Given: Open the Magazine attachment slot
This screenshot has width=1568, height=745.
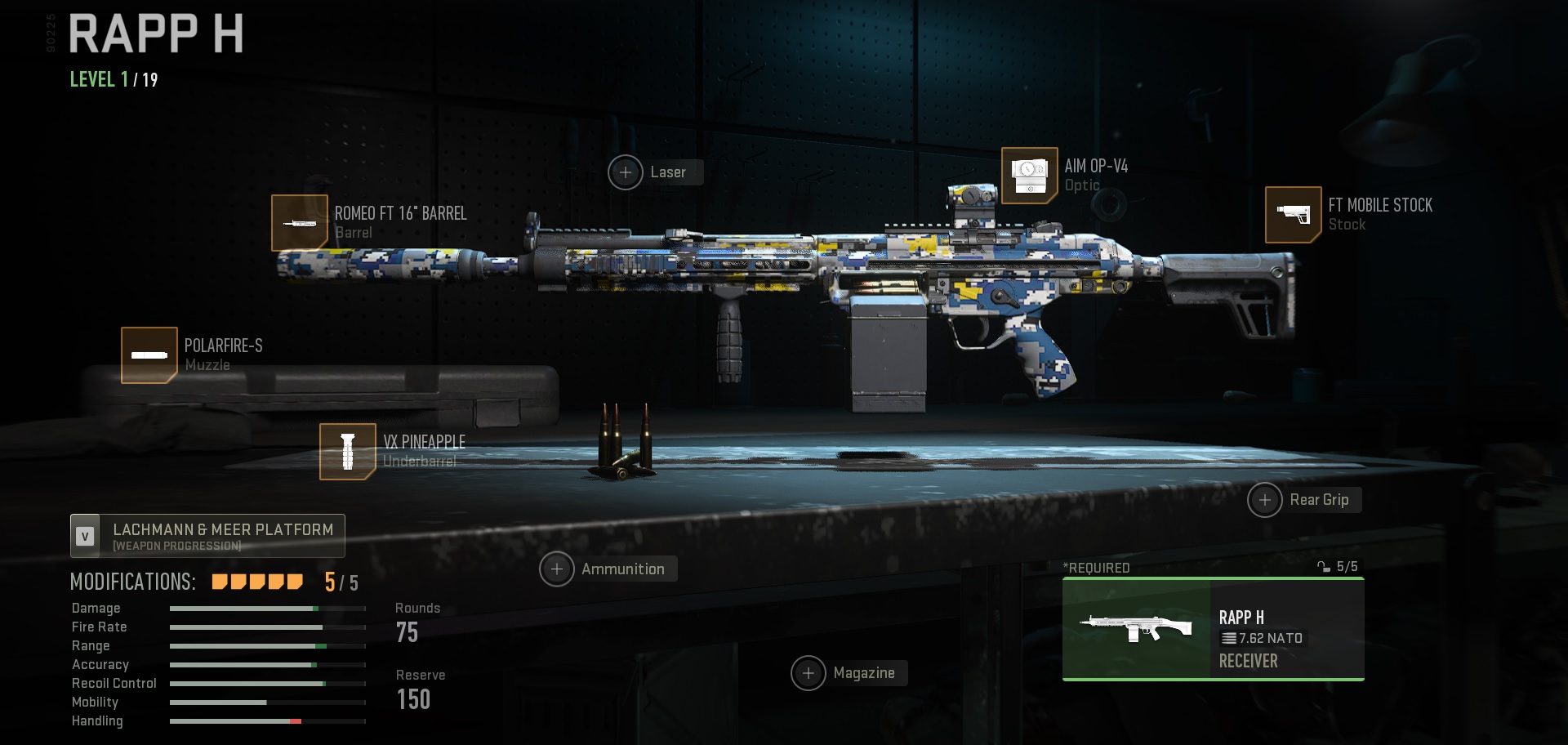Looking at the screenshot, I should 809,673.
